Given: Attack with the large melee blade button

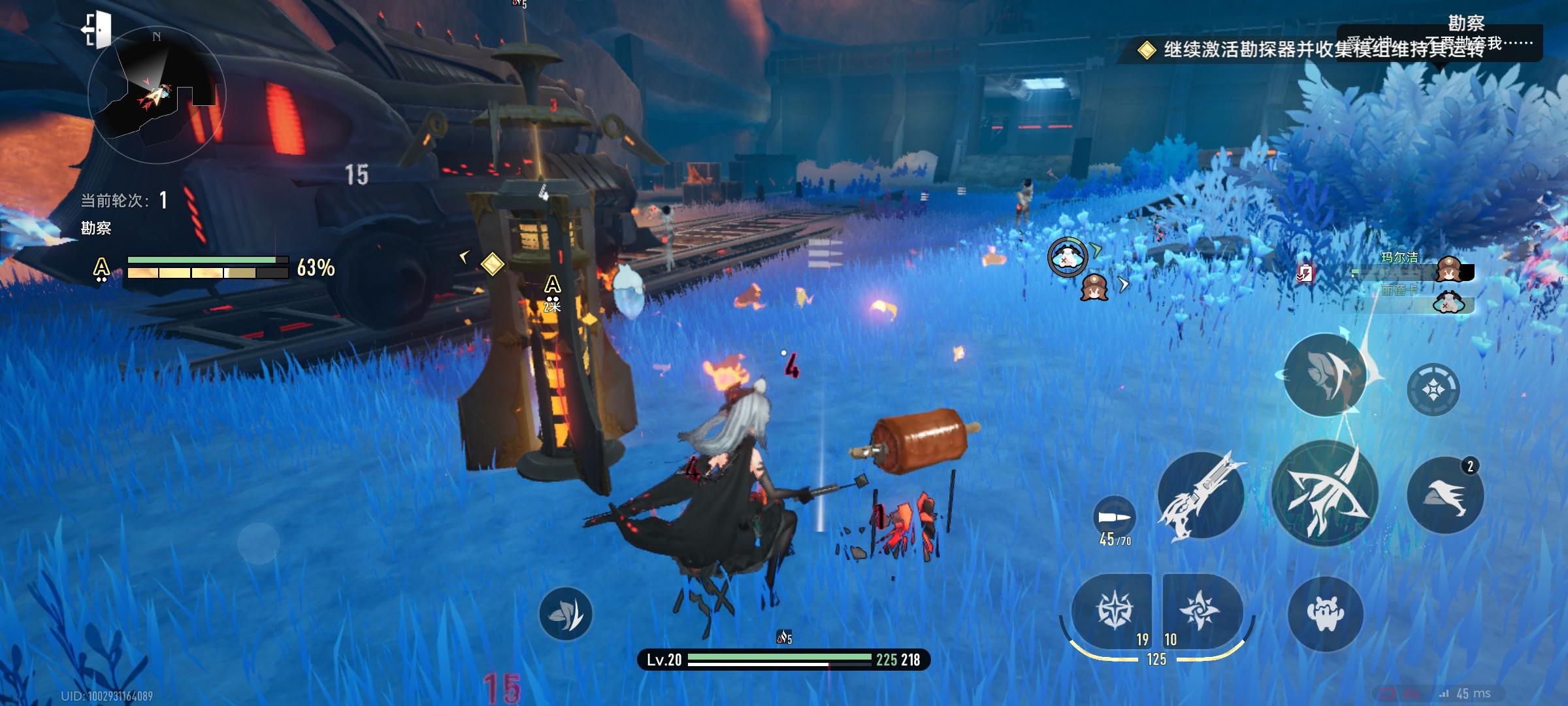Looking at the screenshot, I should coord(1325,494).
